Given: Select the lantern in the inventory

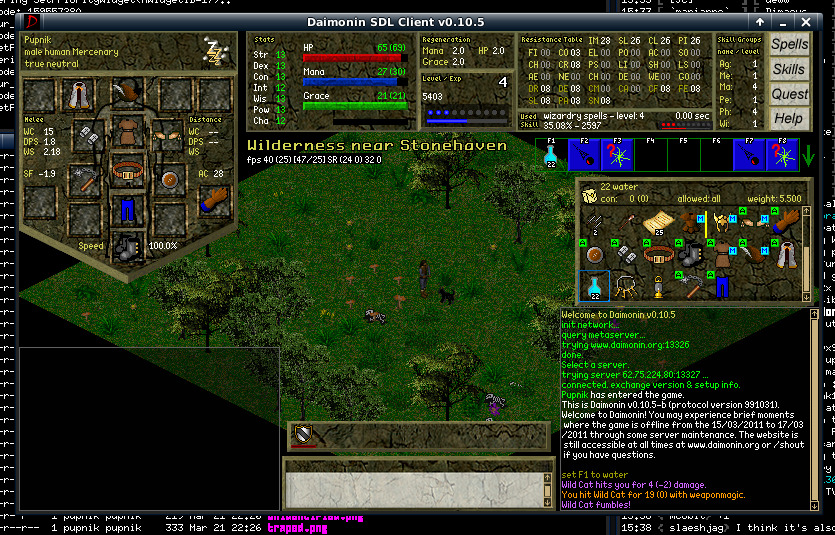Looking at the screenshot, I should tap(658, 286).
